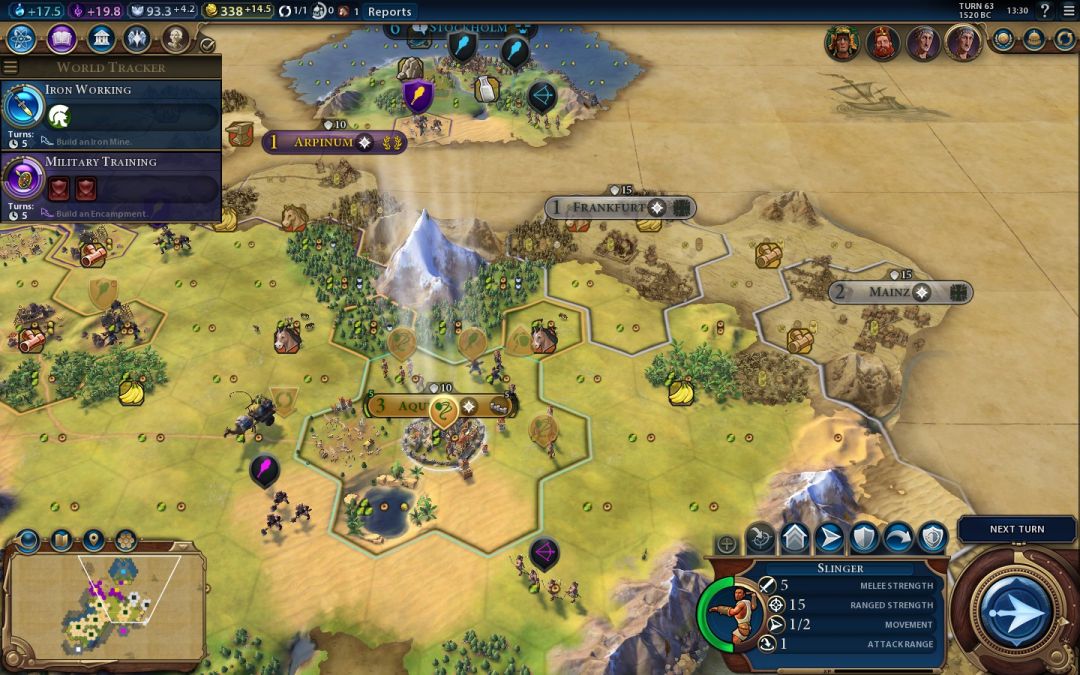Choose the Slinger's fortify shield action

pyautogui.click(x=864, y=538)
